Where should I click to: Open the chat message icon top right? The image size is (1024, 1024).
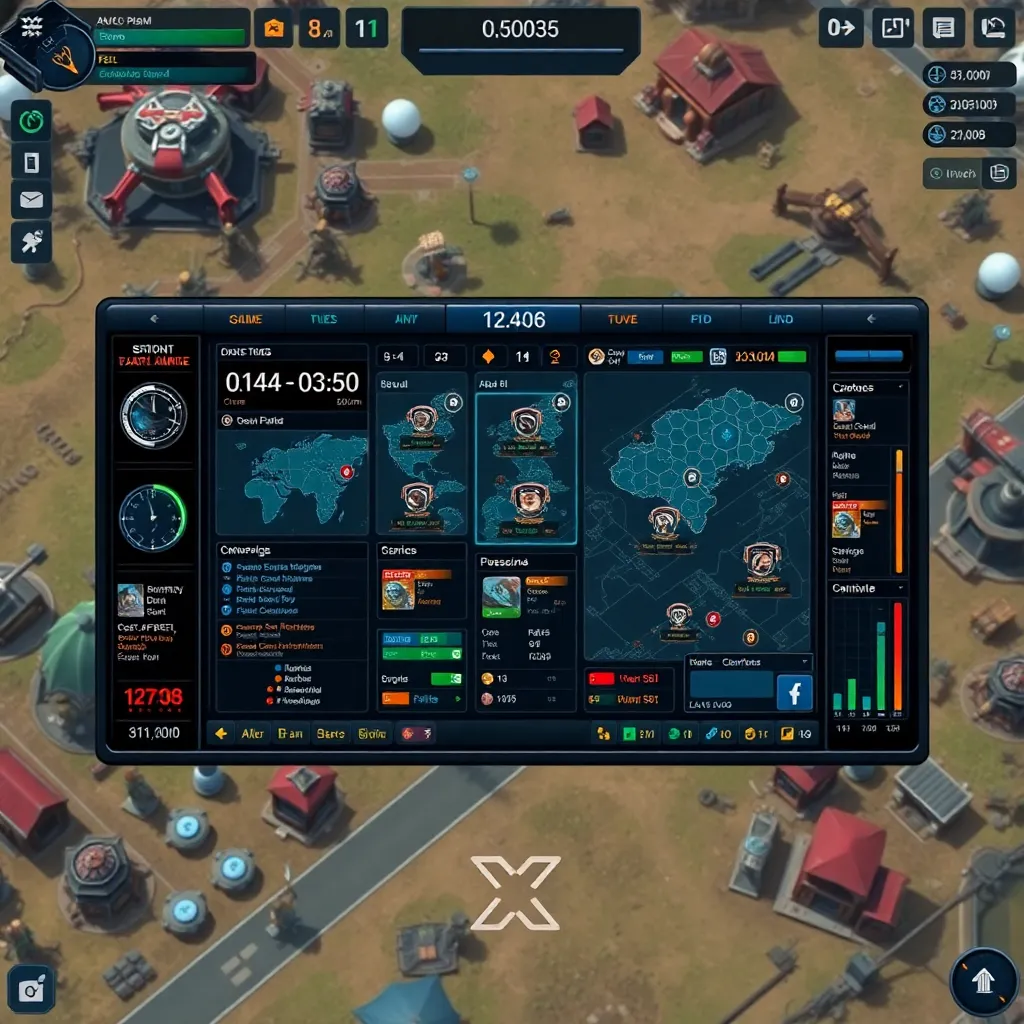(x=942, y=28)
